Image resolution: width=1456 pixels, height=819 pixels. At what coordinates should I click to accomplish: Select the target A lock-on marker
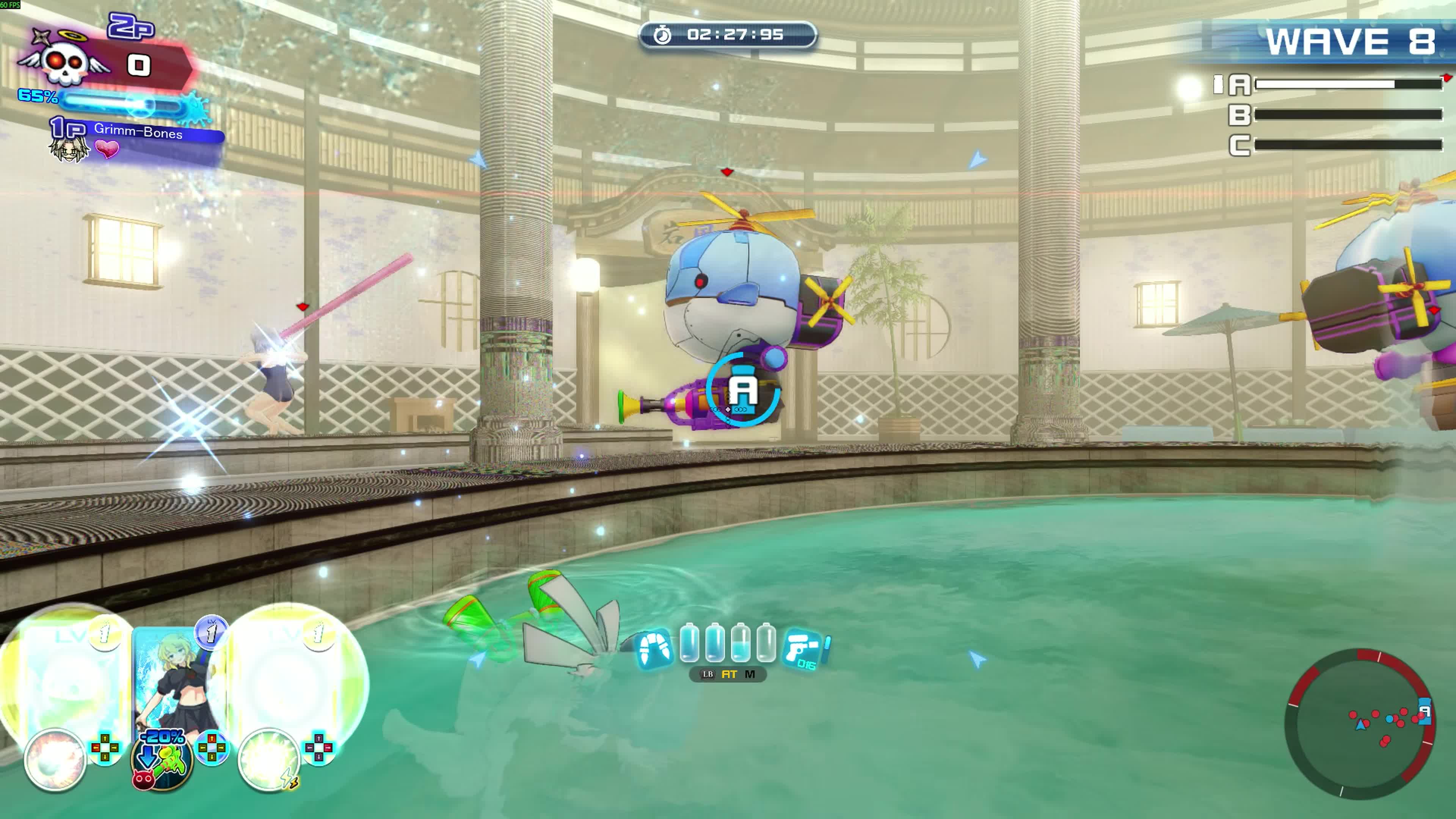pyautogui.click(x=743, y=389)
